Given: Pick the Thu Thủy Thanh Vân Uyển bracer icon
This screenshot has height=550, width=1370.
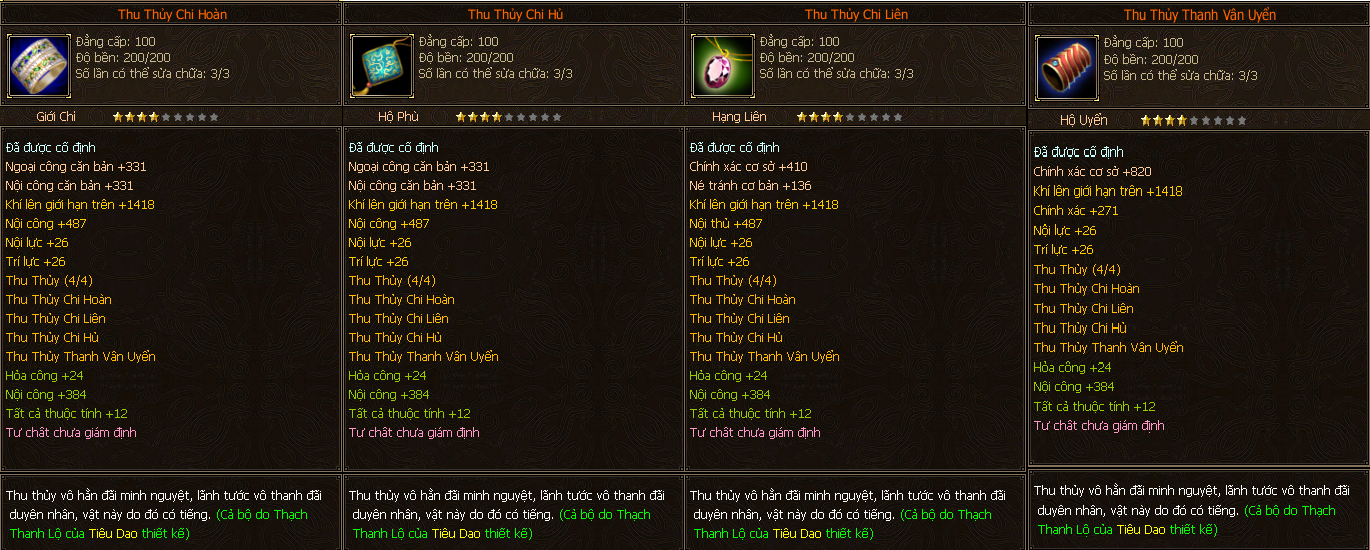Looking at the screenshot, I should (x=1066, y=67).
